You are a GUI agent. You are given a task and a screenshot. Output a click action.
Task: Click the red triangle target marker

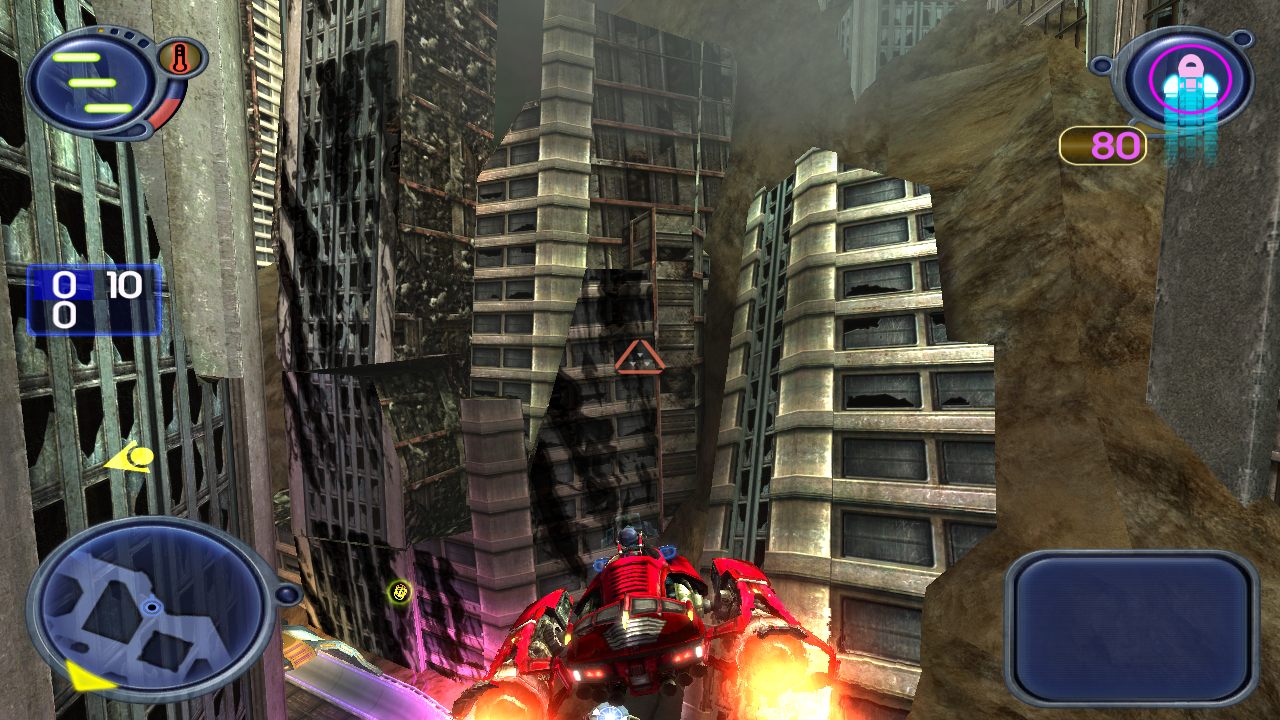[x=639, y=358]
